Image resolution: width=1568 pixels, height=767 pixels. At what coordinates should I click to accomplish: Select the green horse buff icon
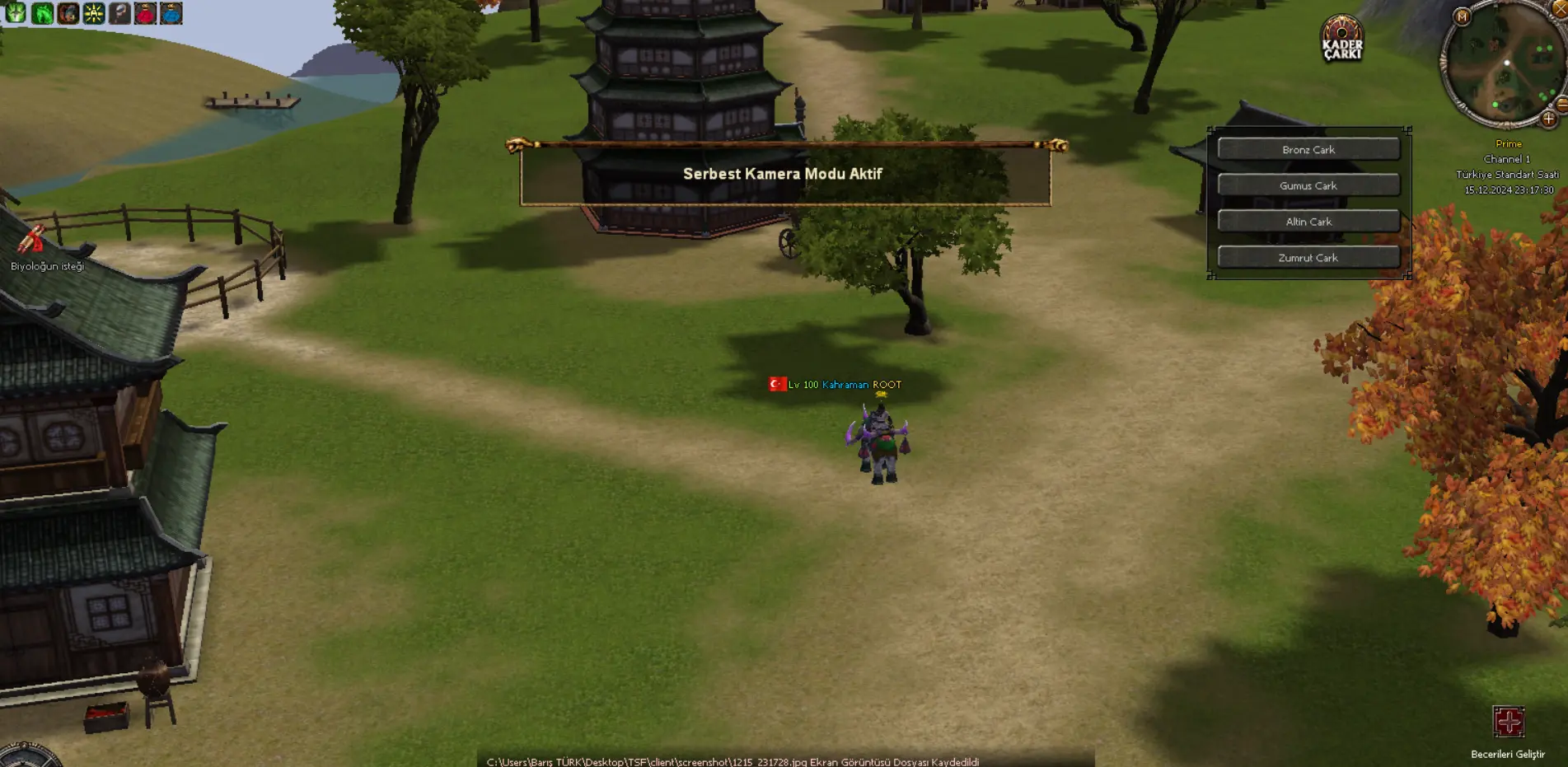42,13
